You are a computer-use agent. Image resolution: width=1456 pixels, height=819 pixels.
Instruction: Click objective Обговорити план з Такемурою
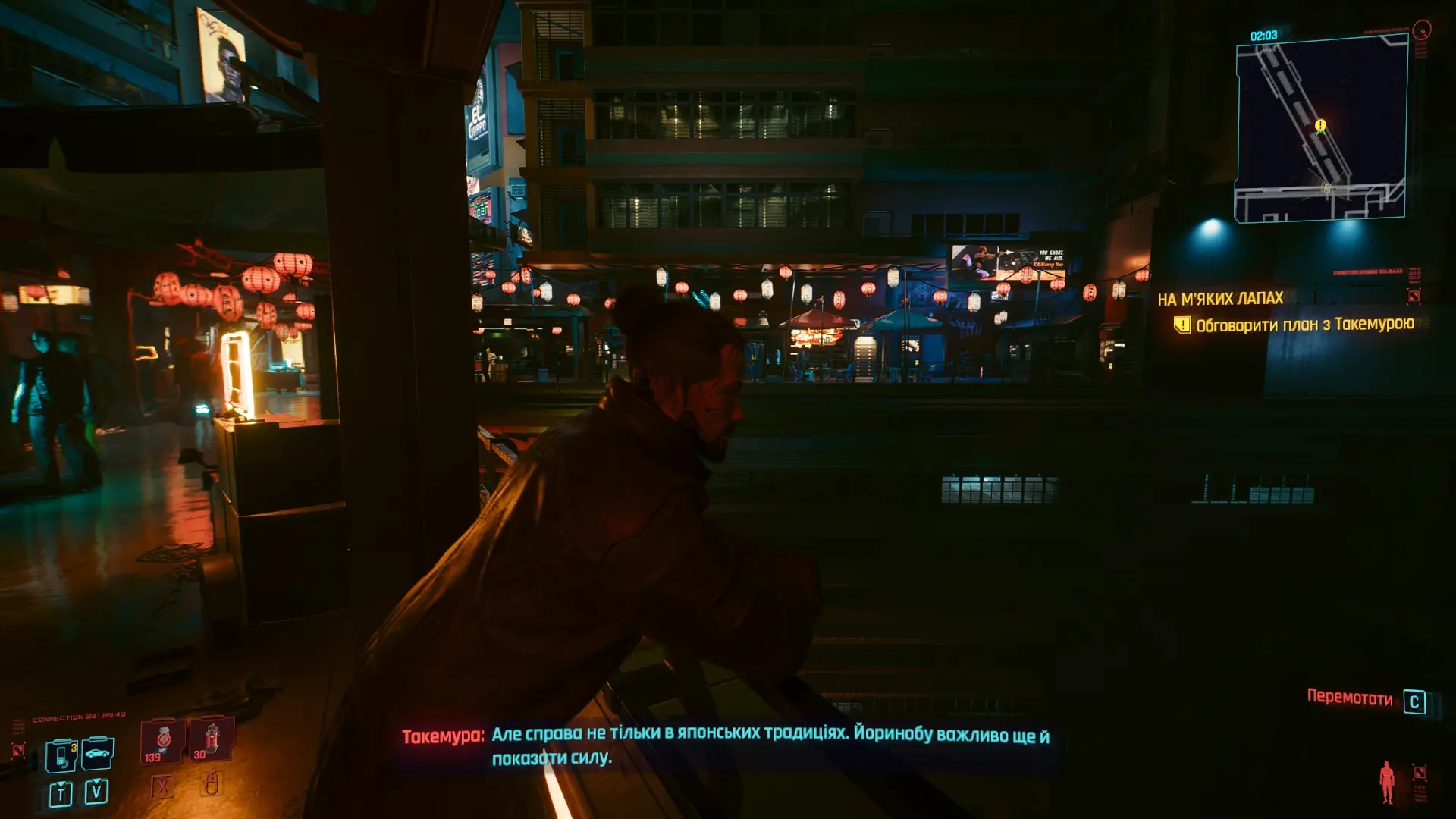[1304, 325]
